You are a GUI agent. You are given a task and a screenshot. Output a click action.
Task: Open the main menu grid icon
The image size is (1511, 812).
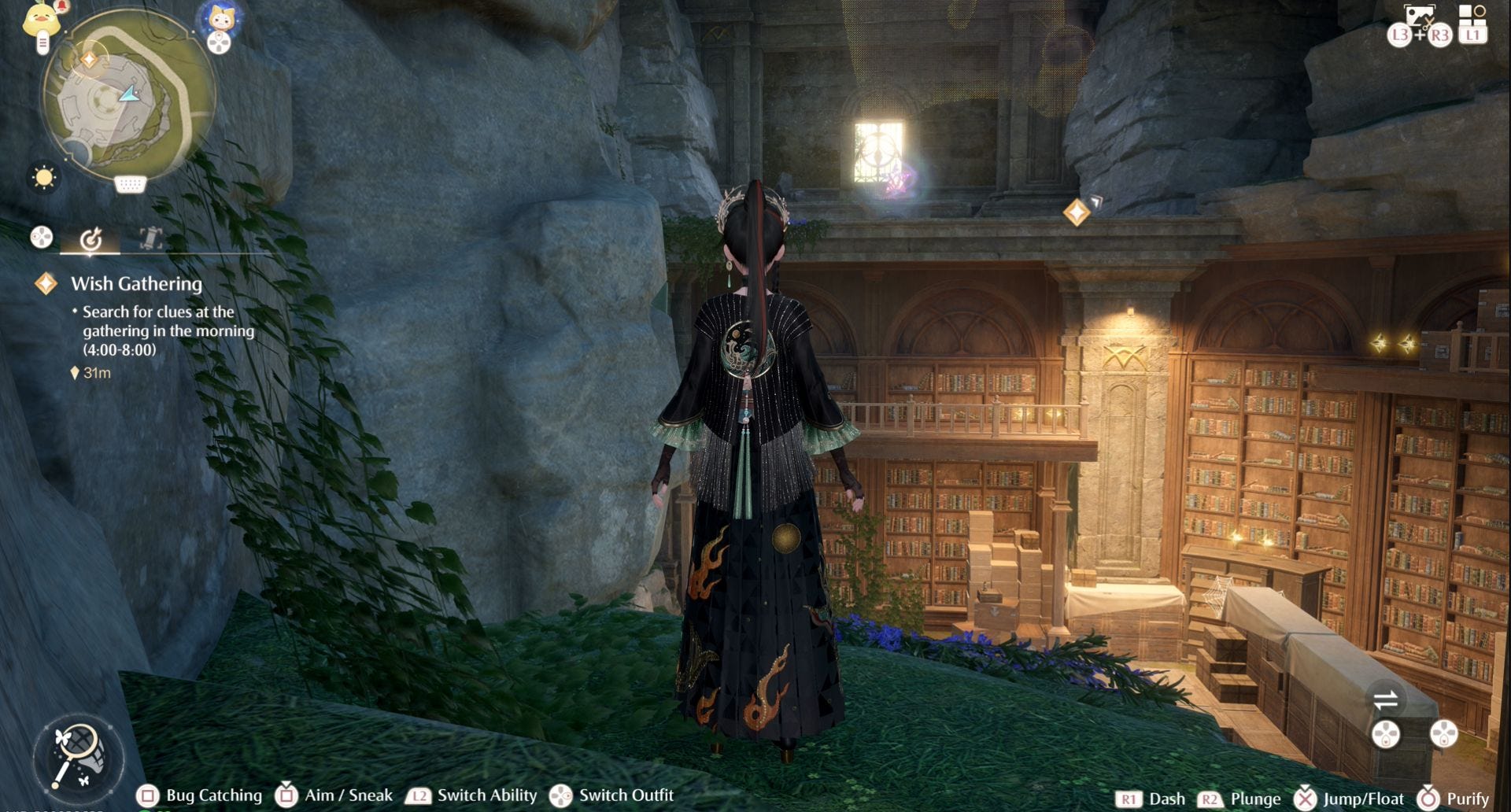pos(1472,16)
